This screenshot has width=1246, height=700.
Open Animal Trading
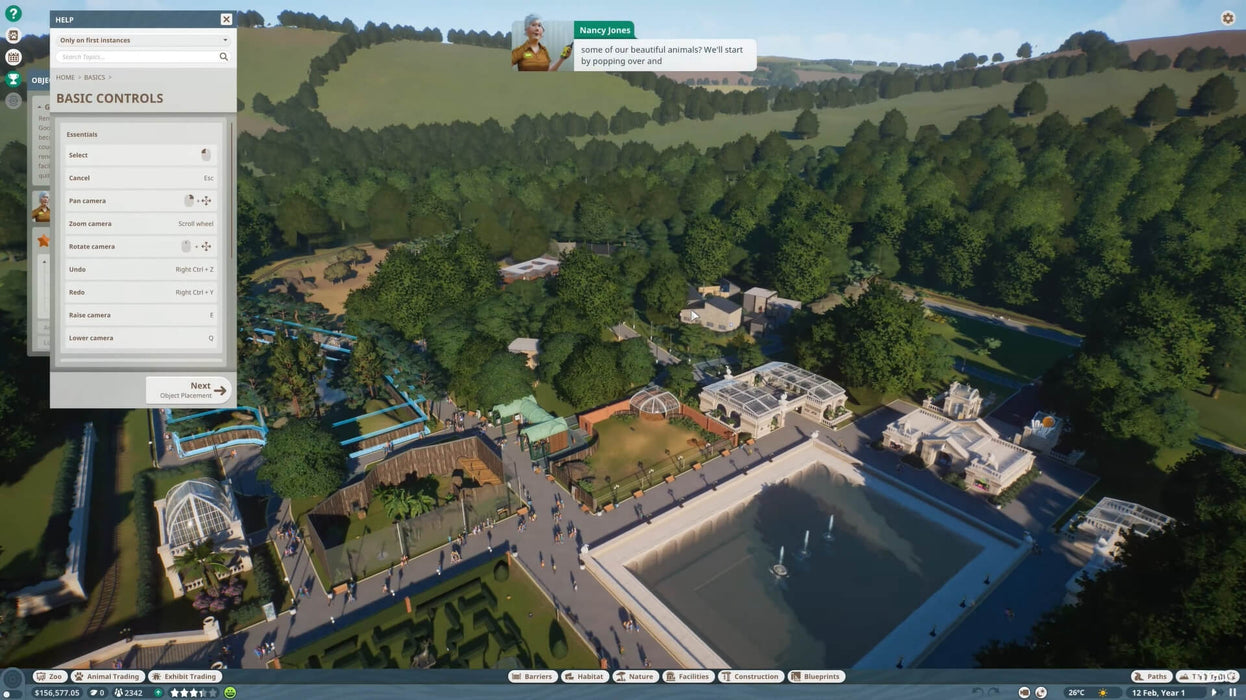(106, 677)
